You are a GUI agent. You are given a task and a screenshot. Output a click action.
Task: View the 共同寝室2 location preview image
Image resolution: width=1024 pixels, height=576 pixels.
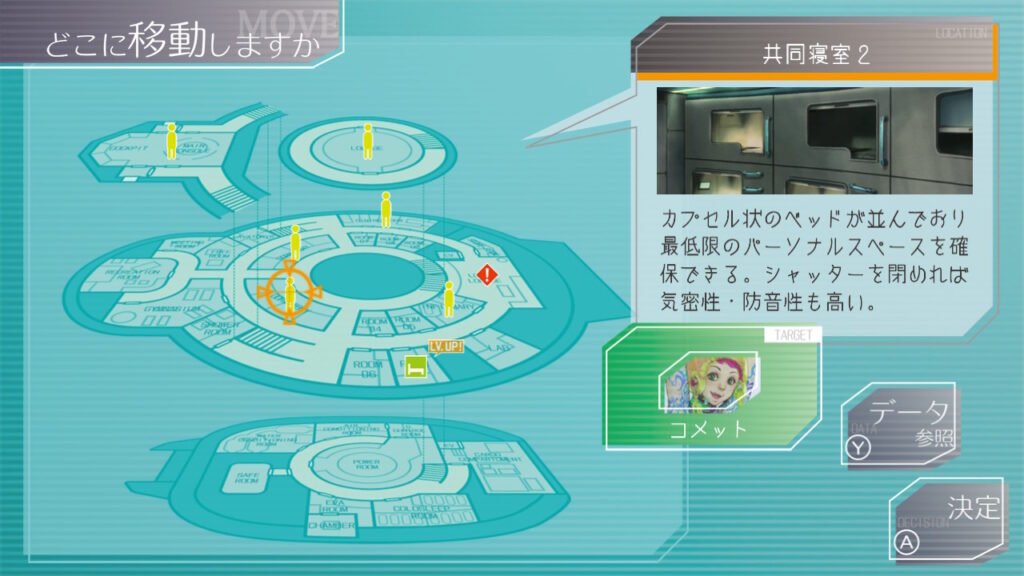point(814,140)
